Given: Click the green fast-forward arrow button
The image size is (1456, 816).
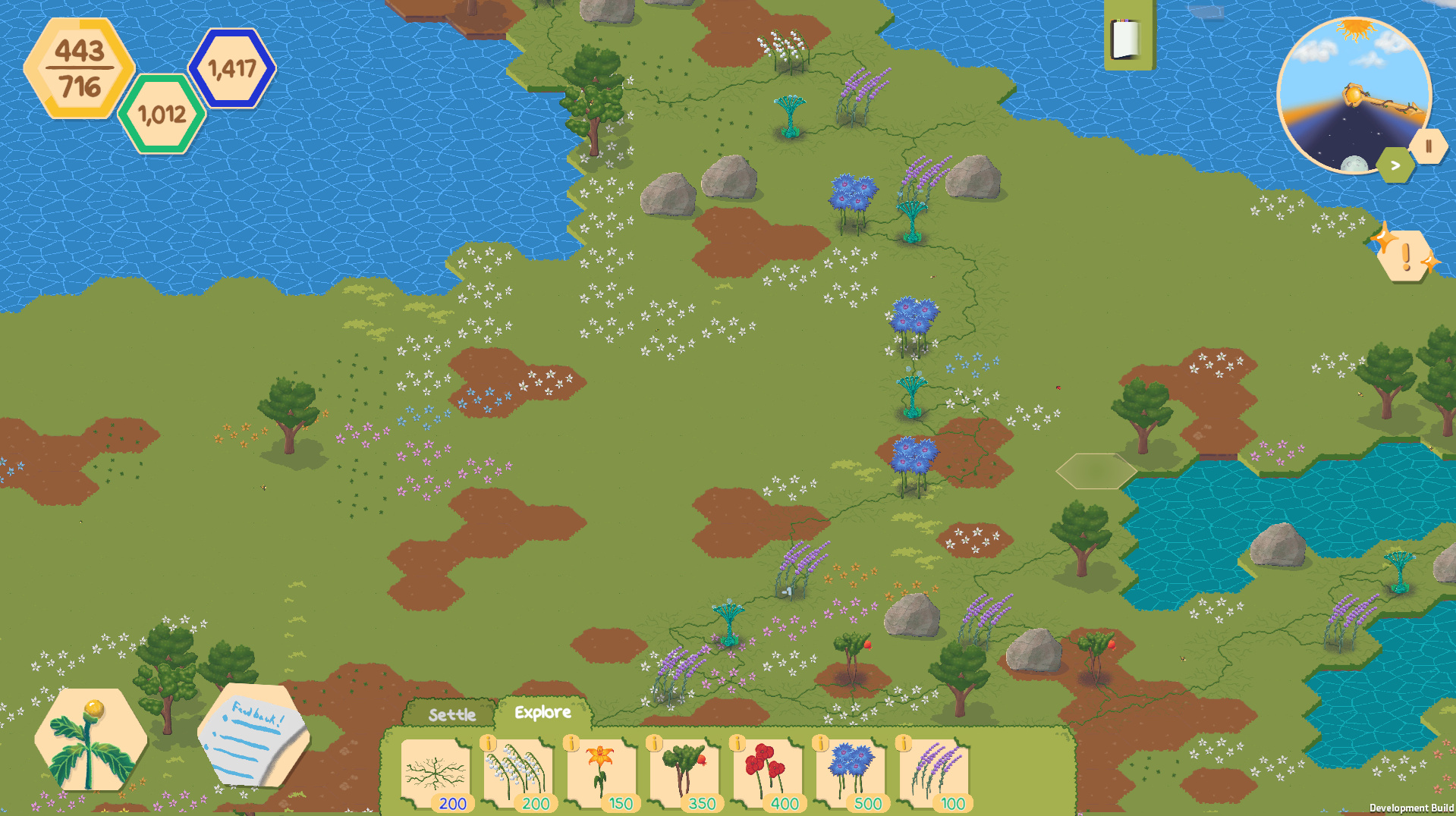Looking at the screenshot, I should point(1395,165).
